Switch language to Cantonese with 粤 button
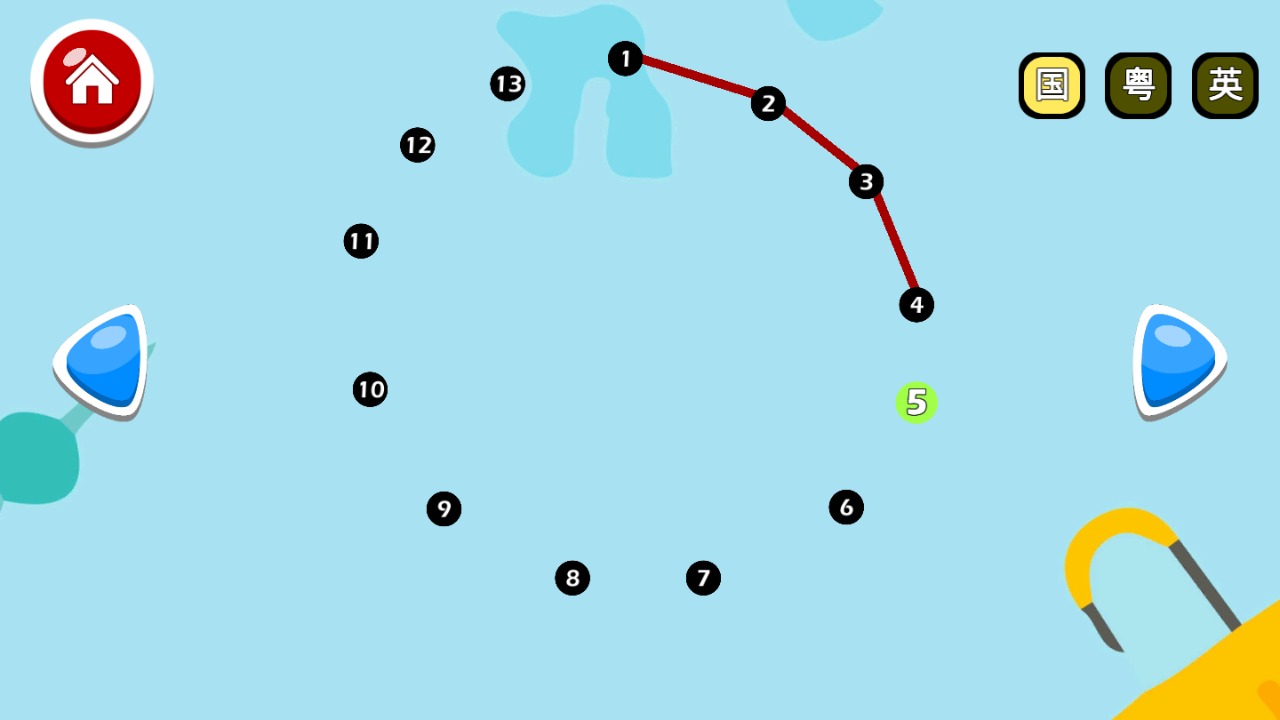The width and height of the screenshot is (1280, 720). click(x=1138, y=86)
